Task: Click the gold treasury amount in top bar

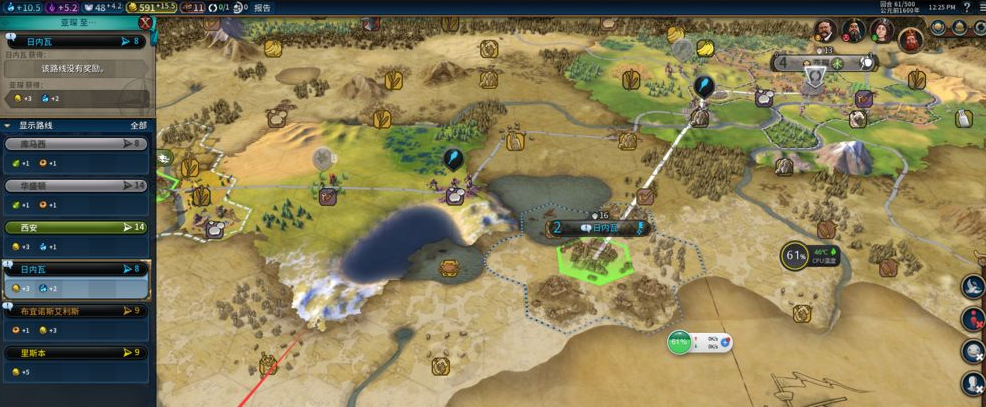Action: click(x=151, y=7)
